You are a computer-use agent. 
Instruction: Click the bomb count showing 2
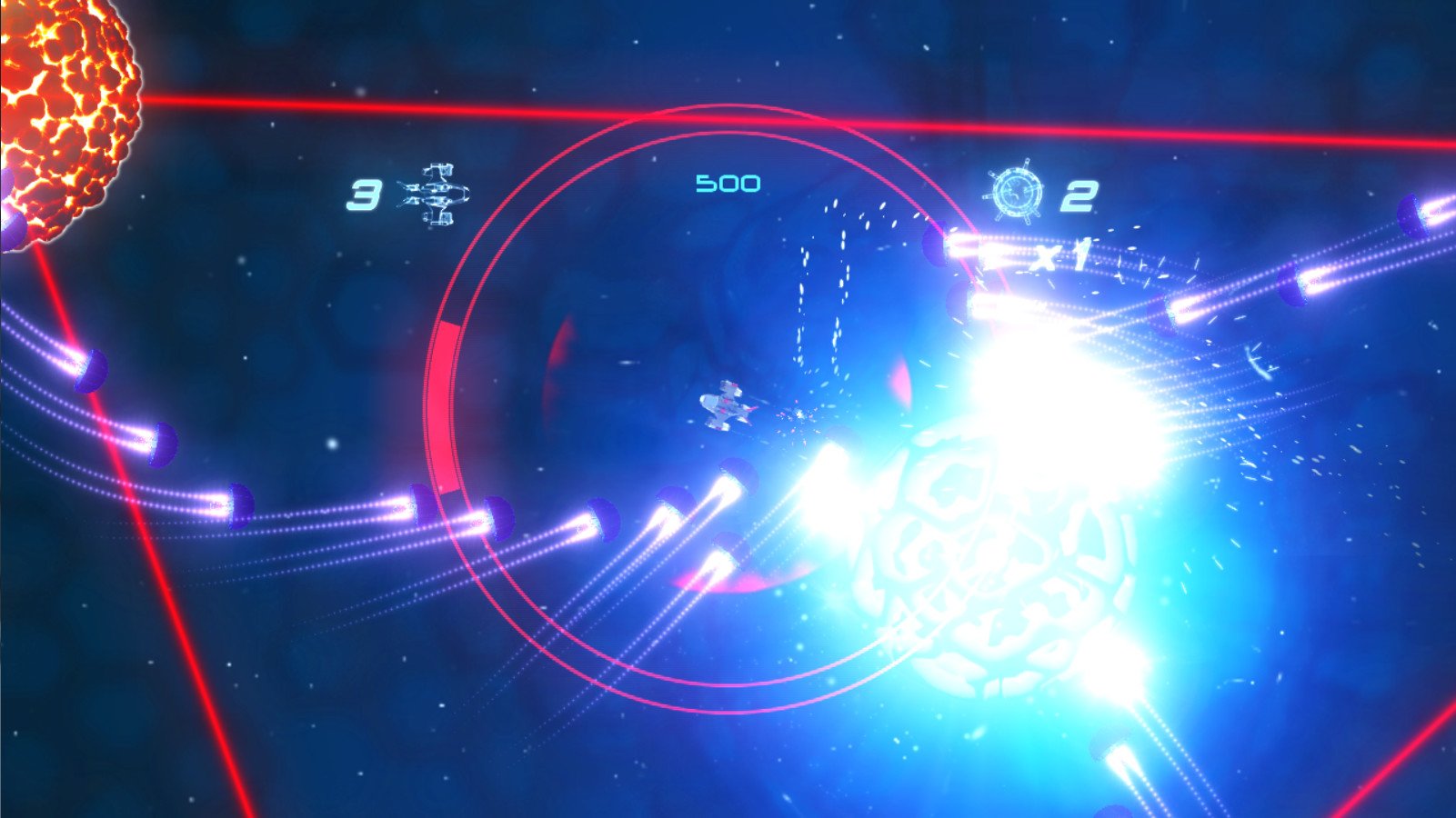(x=1079, y=195)
